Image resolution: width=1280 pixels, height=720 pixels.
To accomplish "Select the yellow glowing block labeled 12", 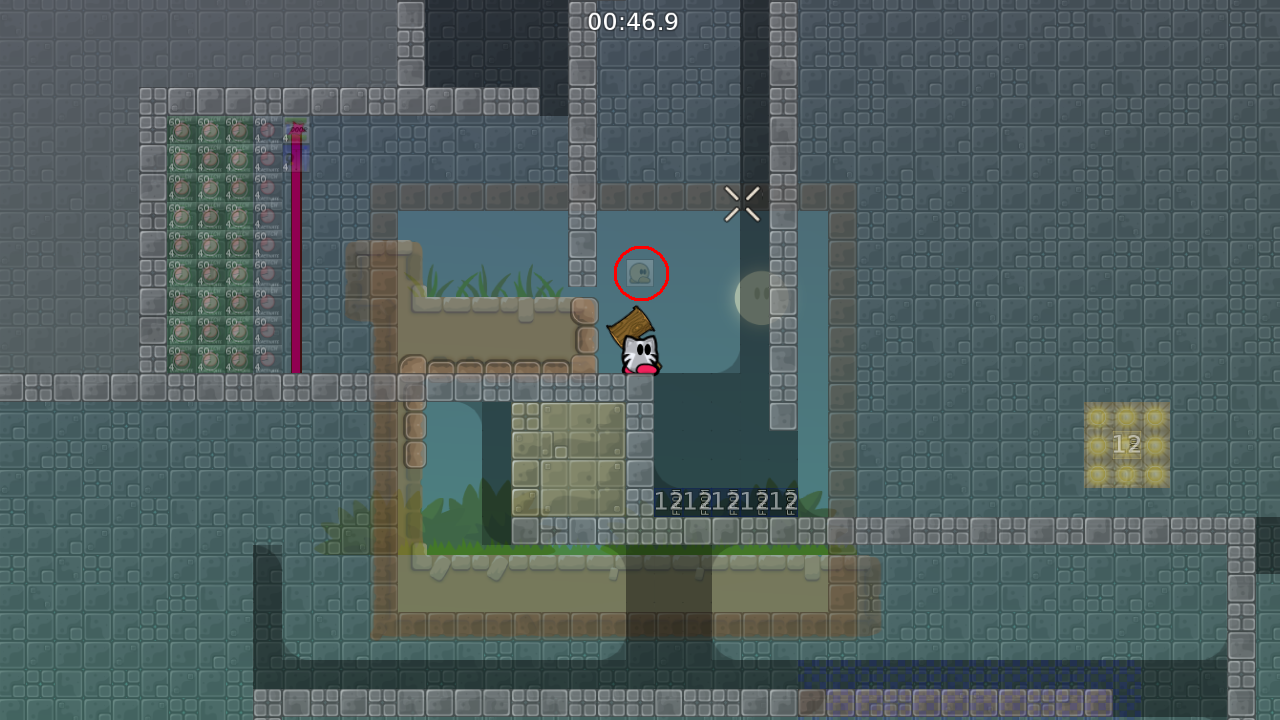I will pyautogui.click(x=1126, y=444).
